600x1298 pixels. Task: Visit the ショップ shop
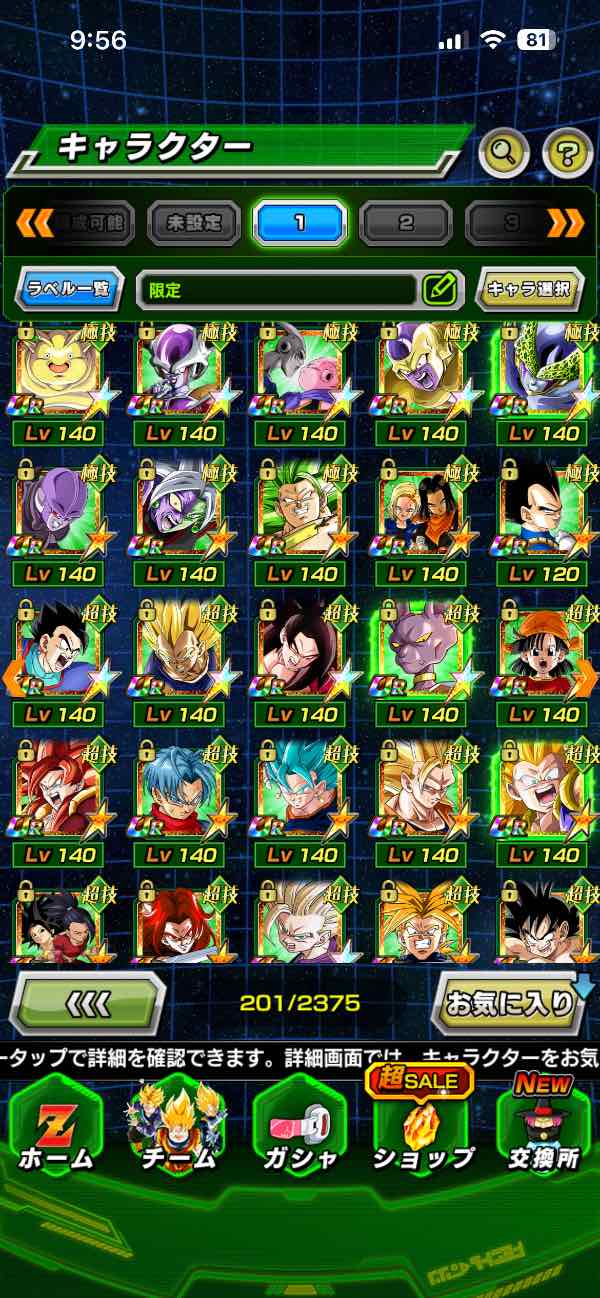point(421,1130)
